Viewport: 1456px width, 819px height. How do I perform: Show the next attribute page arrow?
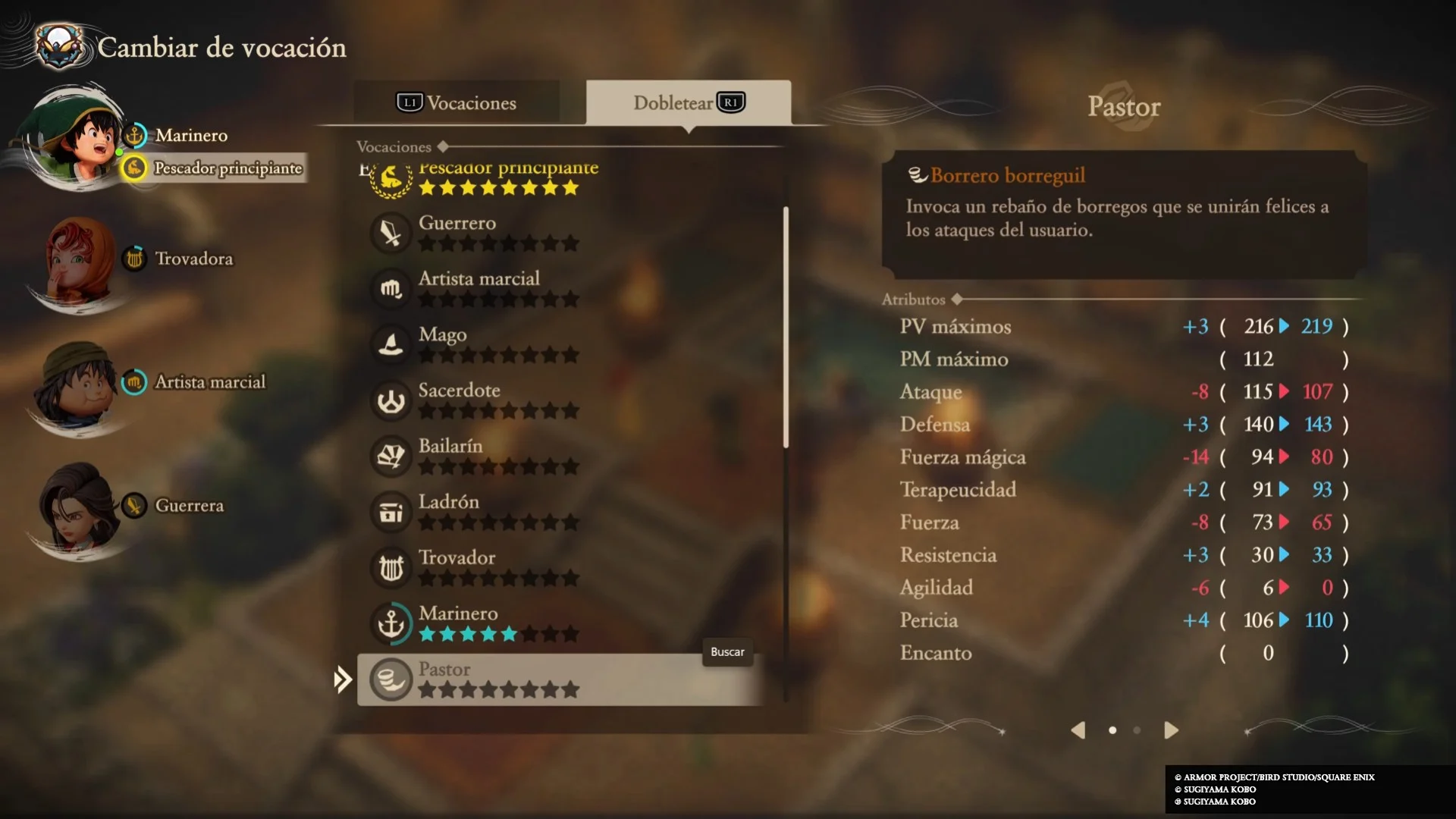click(1171, 730)
